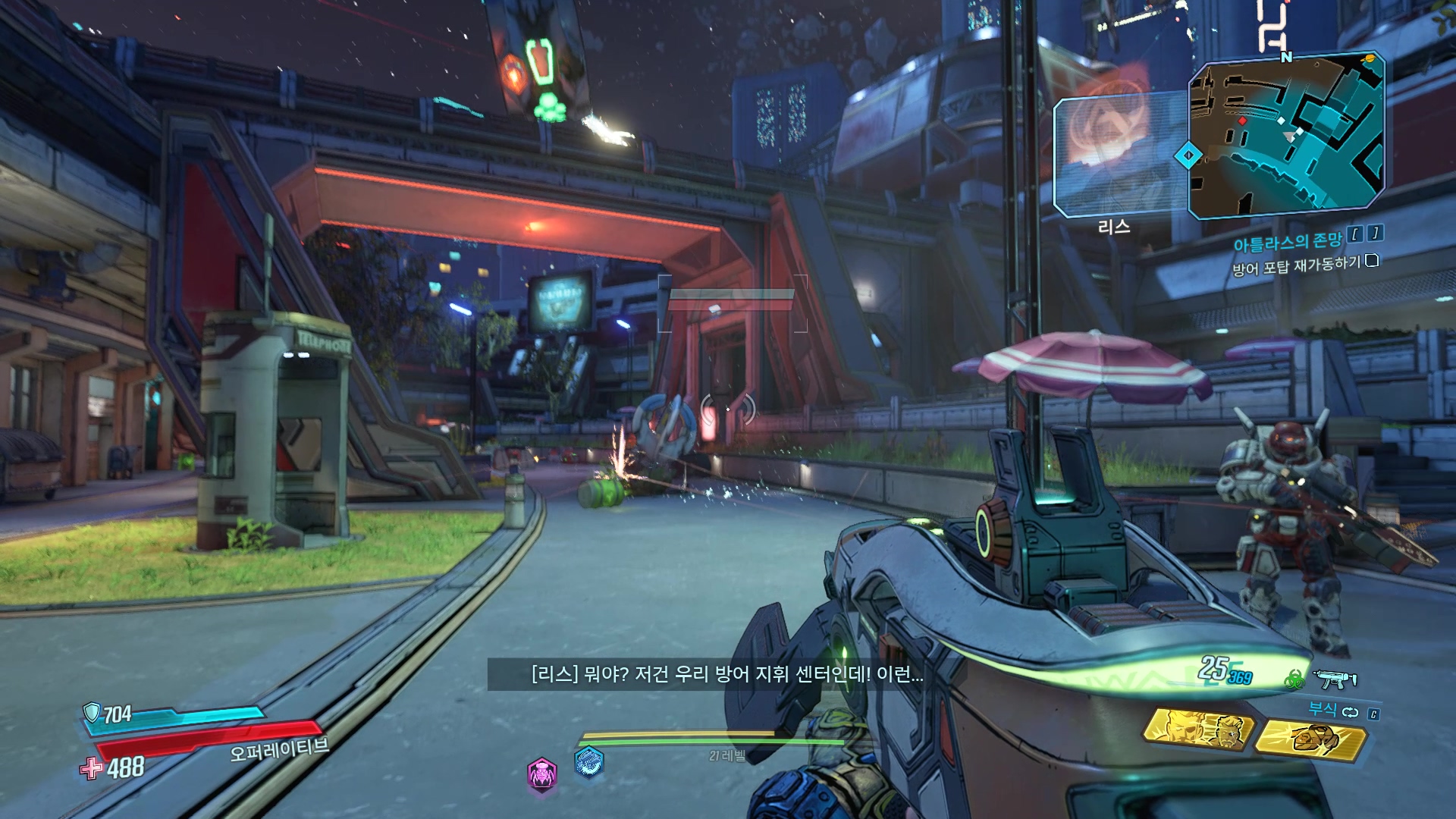Open the 아틀라스의 존망 mission tracker

pos(1287,242)
